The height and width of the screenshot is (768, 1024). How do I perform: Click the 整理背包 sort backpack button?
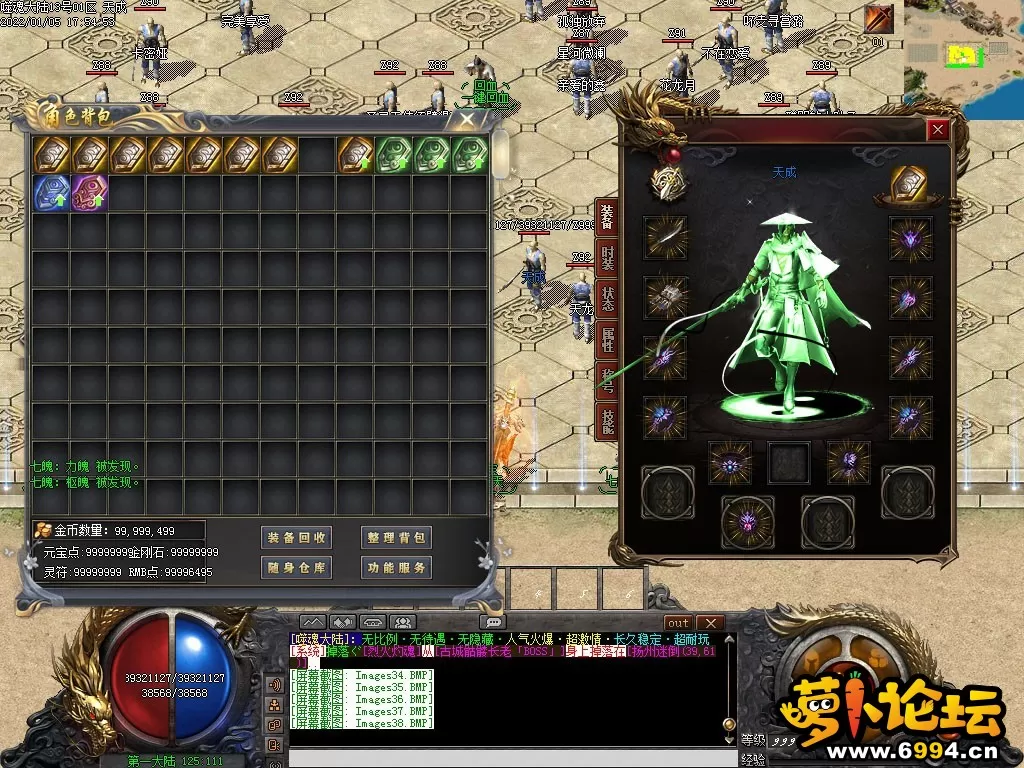[x=396, y=538]
